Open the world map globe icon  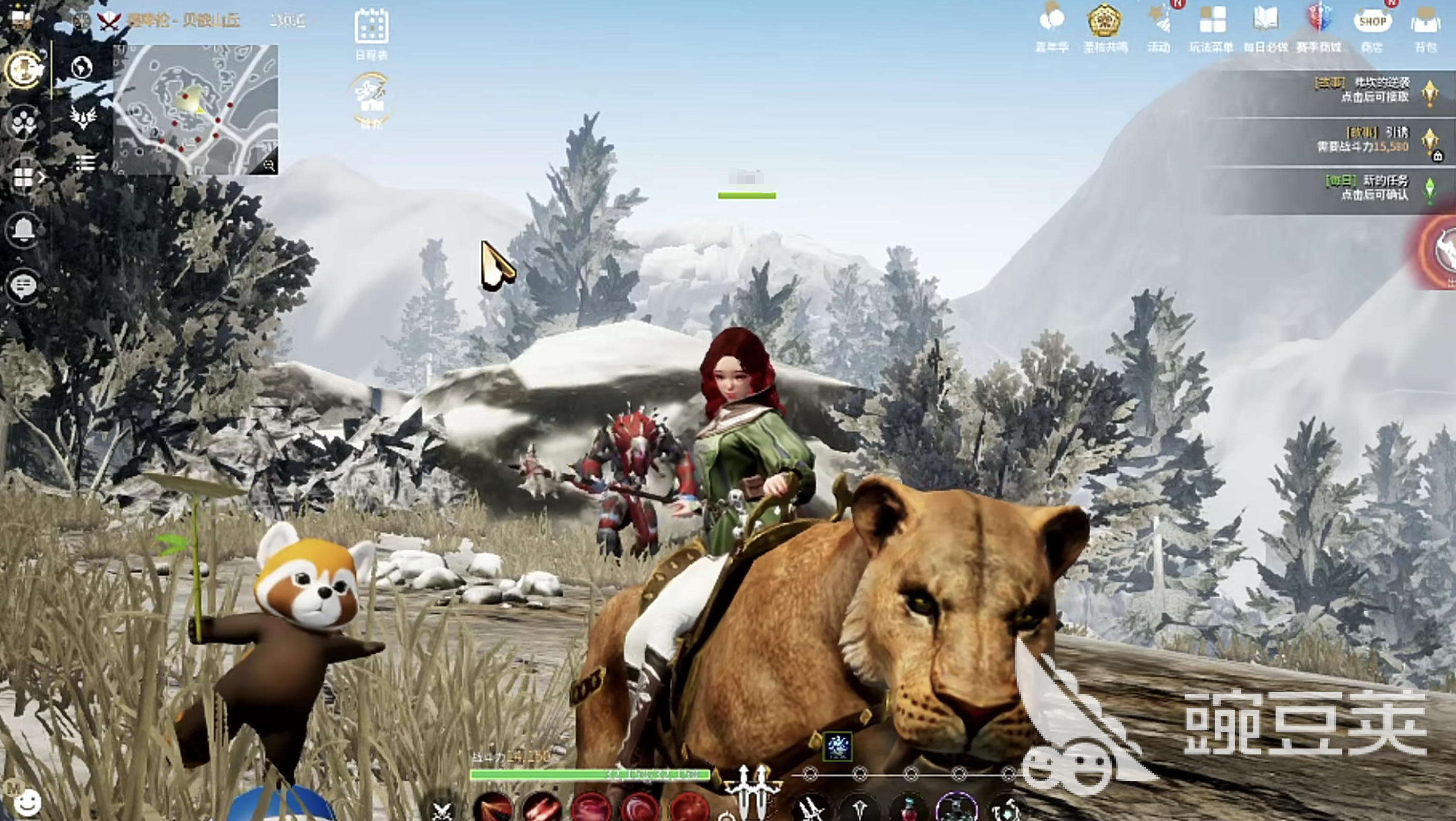(83, 67)
